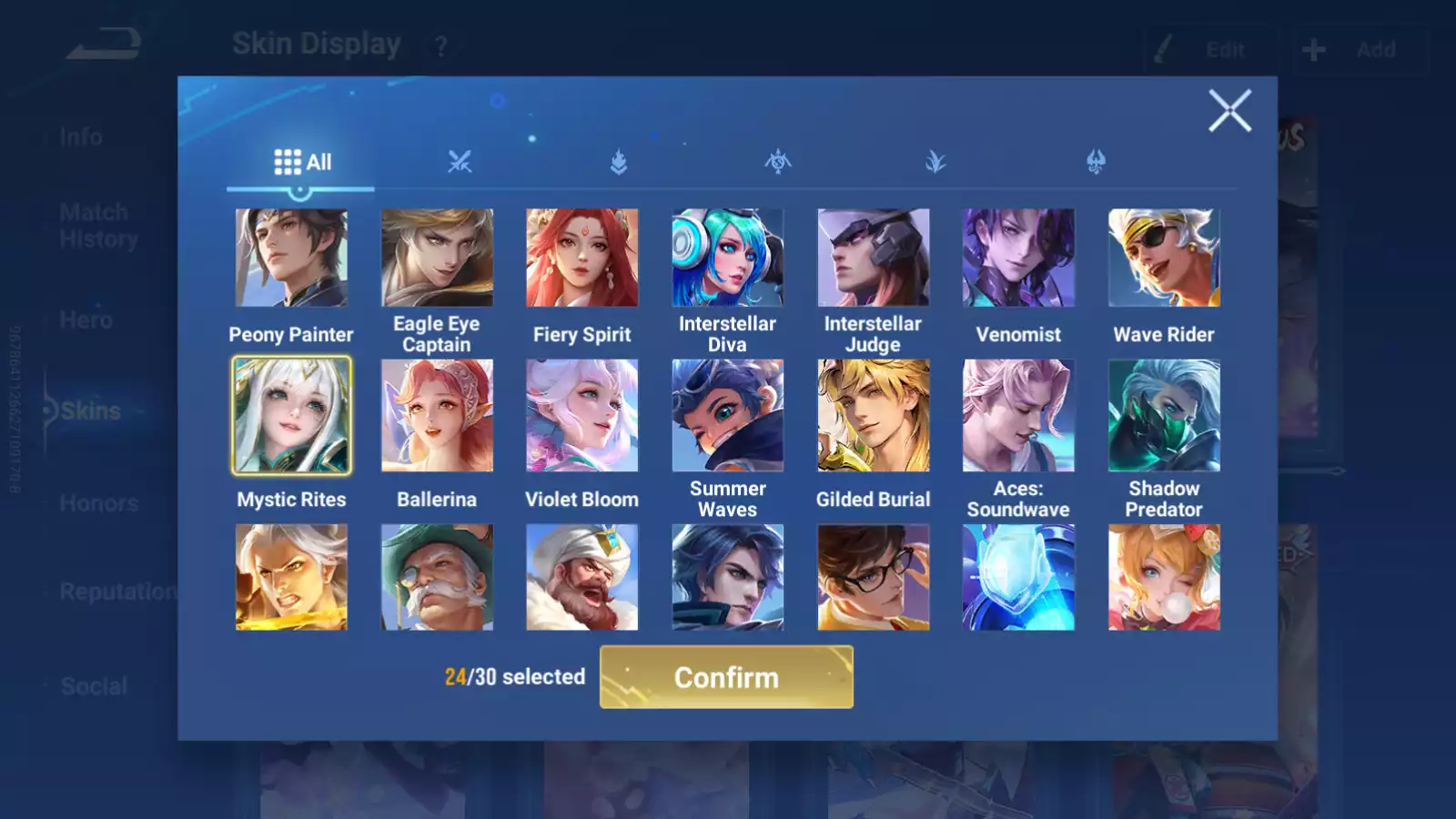This screenshot has height=819, width=1456.
Task: Switch to the All skins tab
Action: [x=302, y=163]
